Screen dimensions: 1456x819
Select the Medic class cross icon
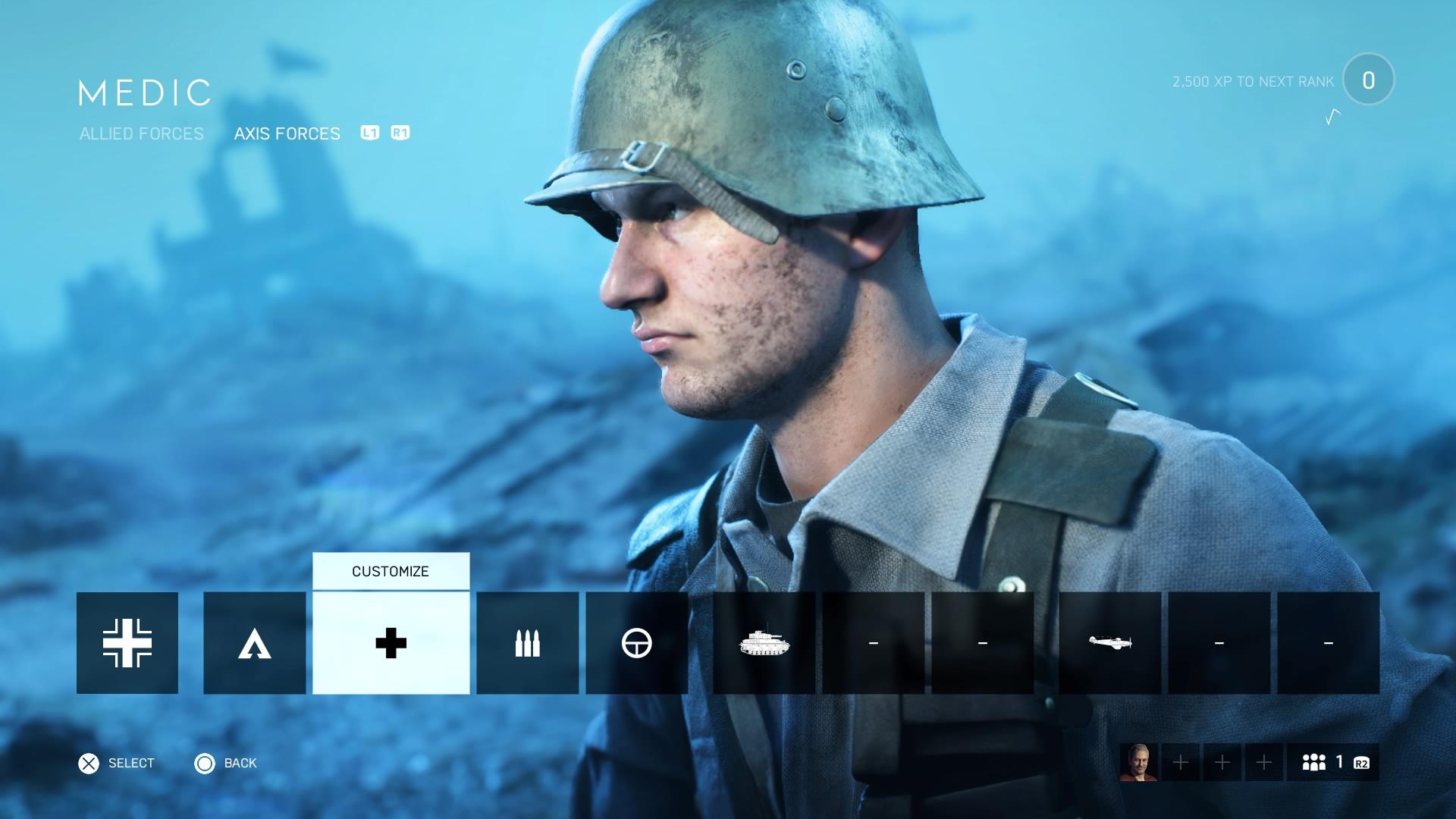point(389,643)
